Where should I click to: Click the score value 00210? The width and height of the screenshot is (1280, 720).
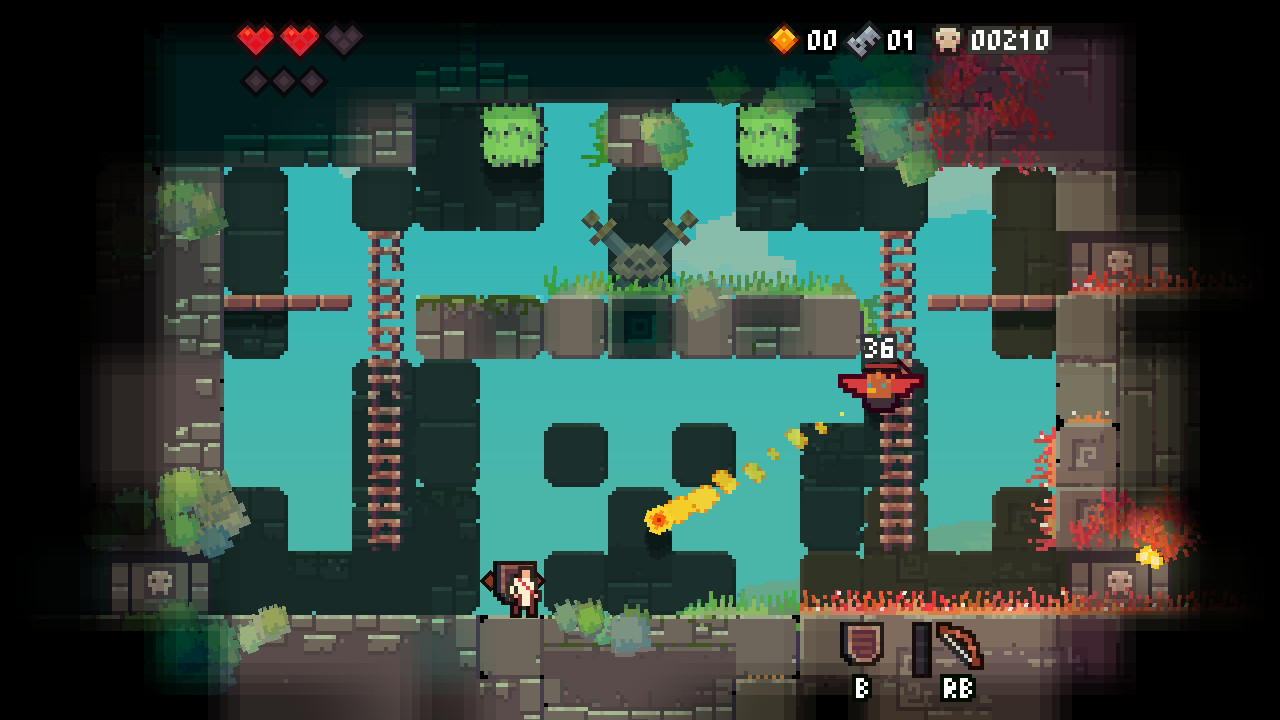point(1010,41)
